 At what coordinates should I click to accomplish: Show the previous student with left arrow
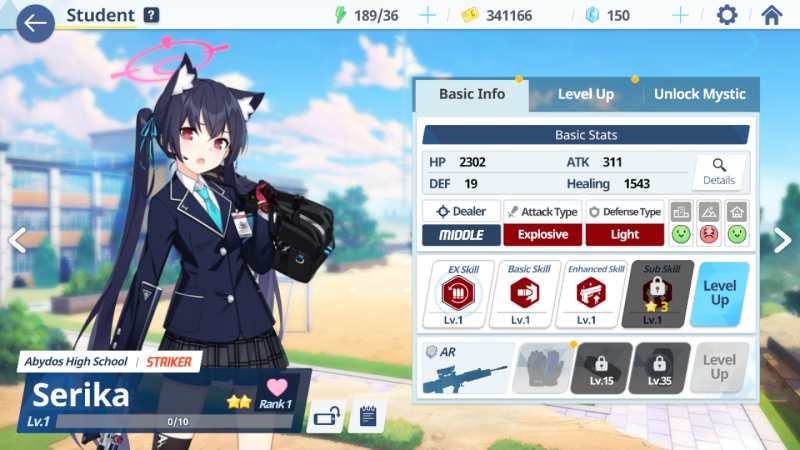pos(16,240)
